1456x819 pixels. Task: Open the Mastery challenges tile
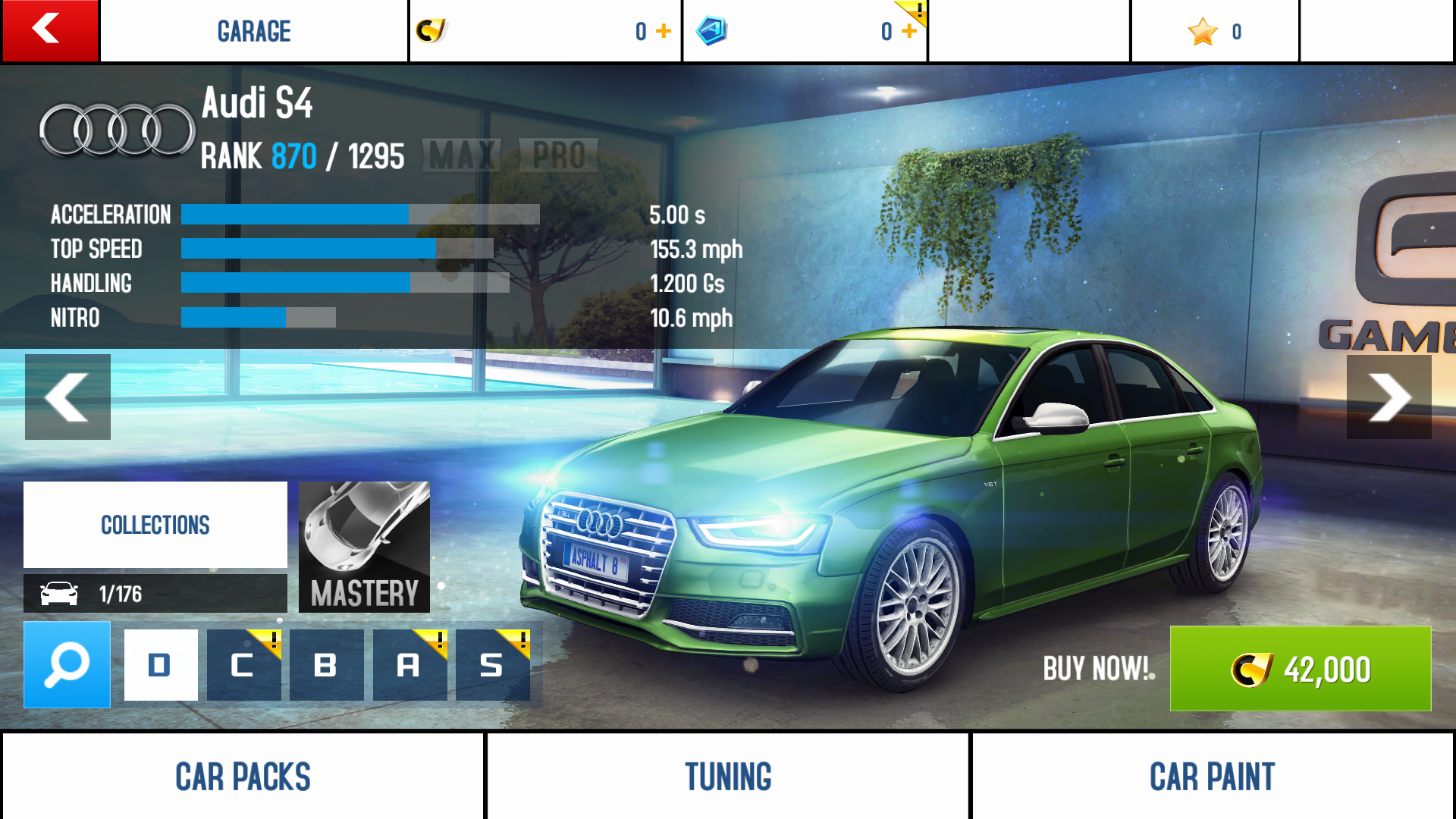pyautogui.click(x=364, y=547)
